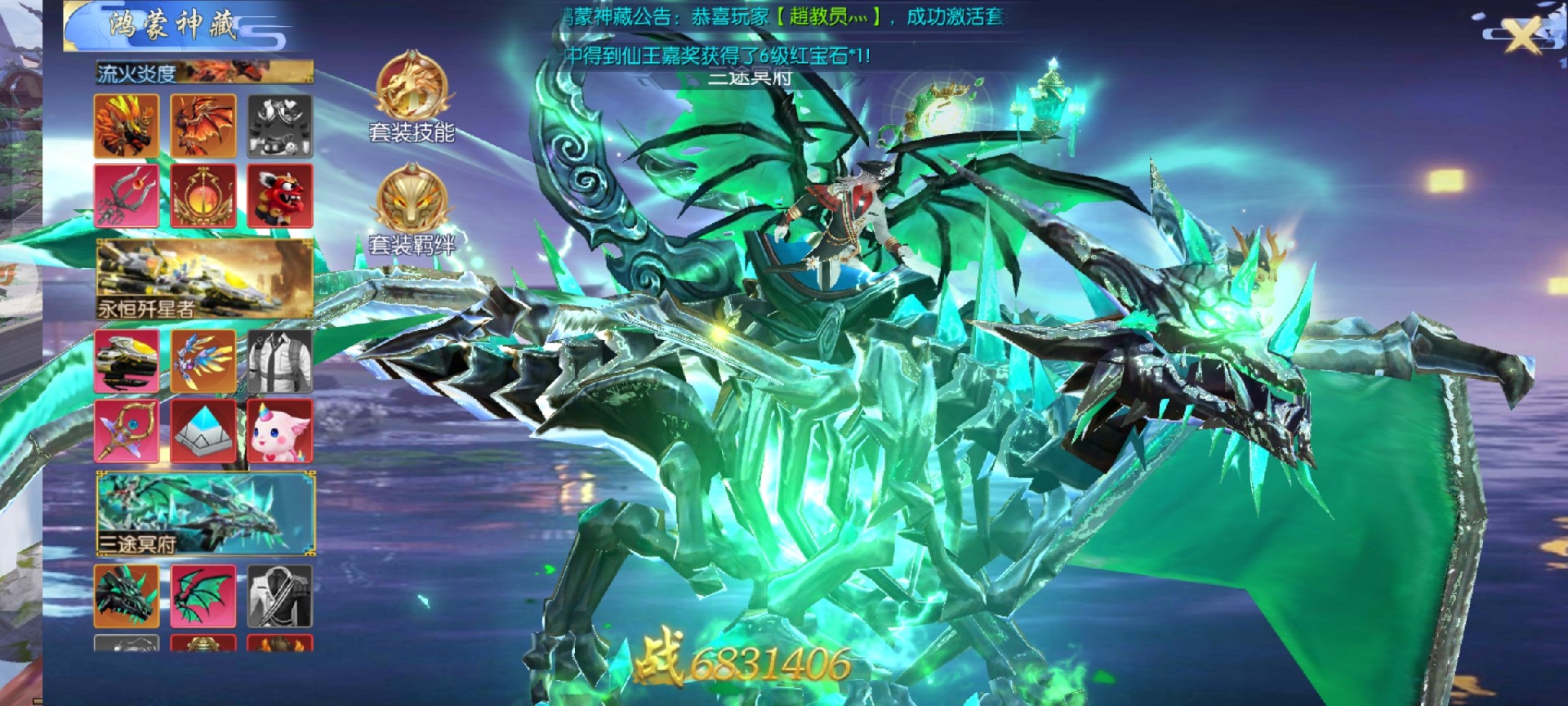Select the greyed-out armor costume icon
Screen dimensions: 1568x706
point(280,126)
